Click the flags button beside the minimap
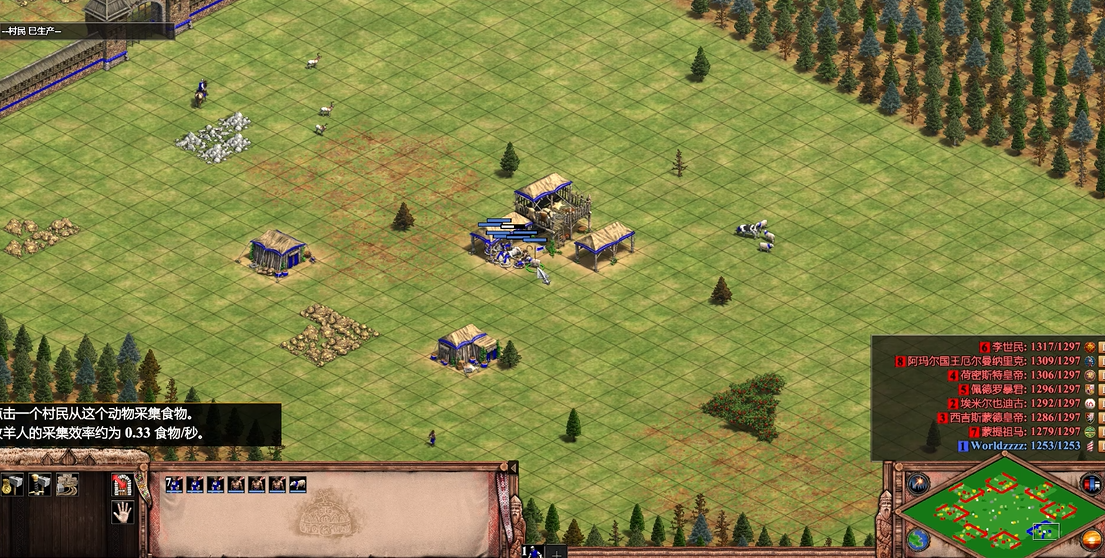1105x558 pixels. [x=1091, y=483]
